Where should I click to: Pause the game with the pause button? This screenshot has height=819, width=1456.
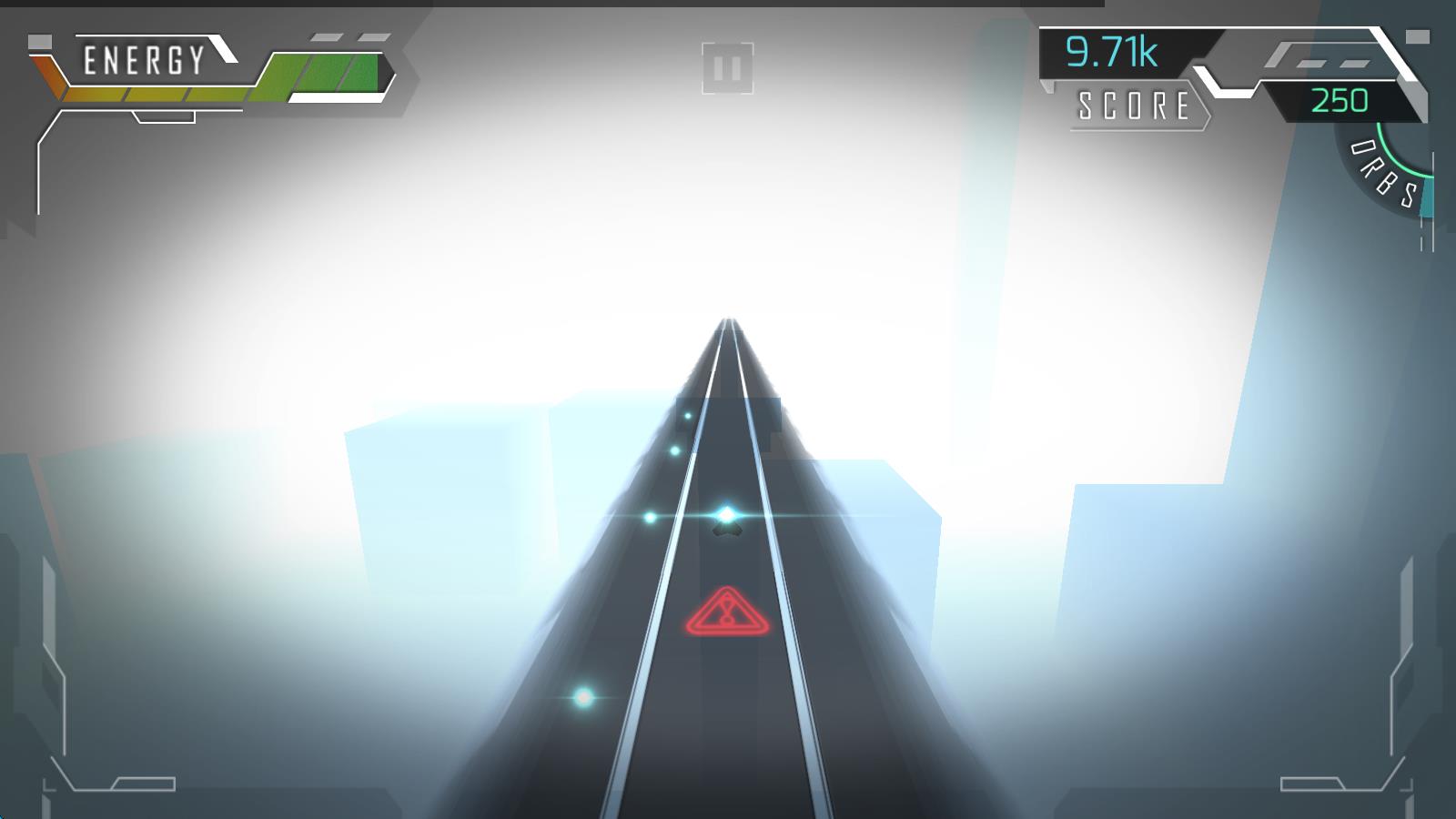(x=727, y=68)
